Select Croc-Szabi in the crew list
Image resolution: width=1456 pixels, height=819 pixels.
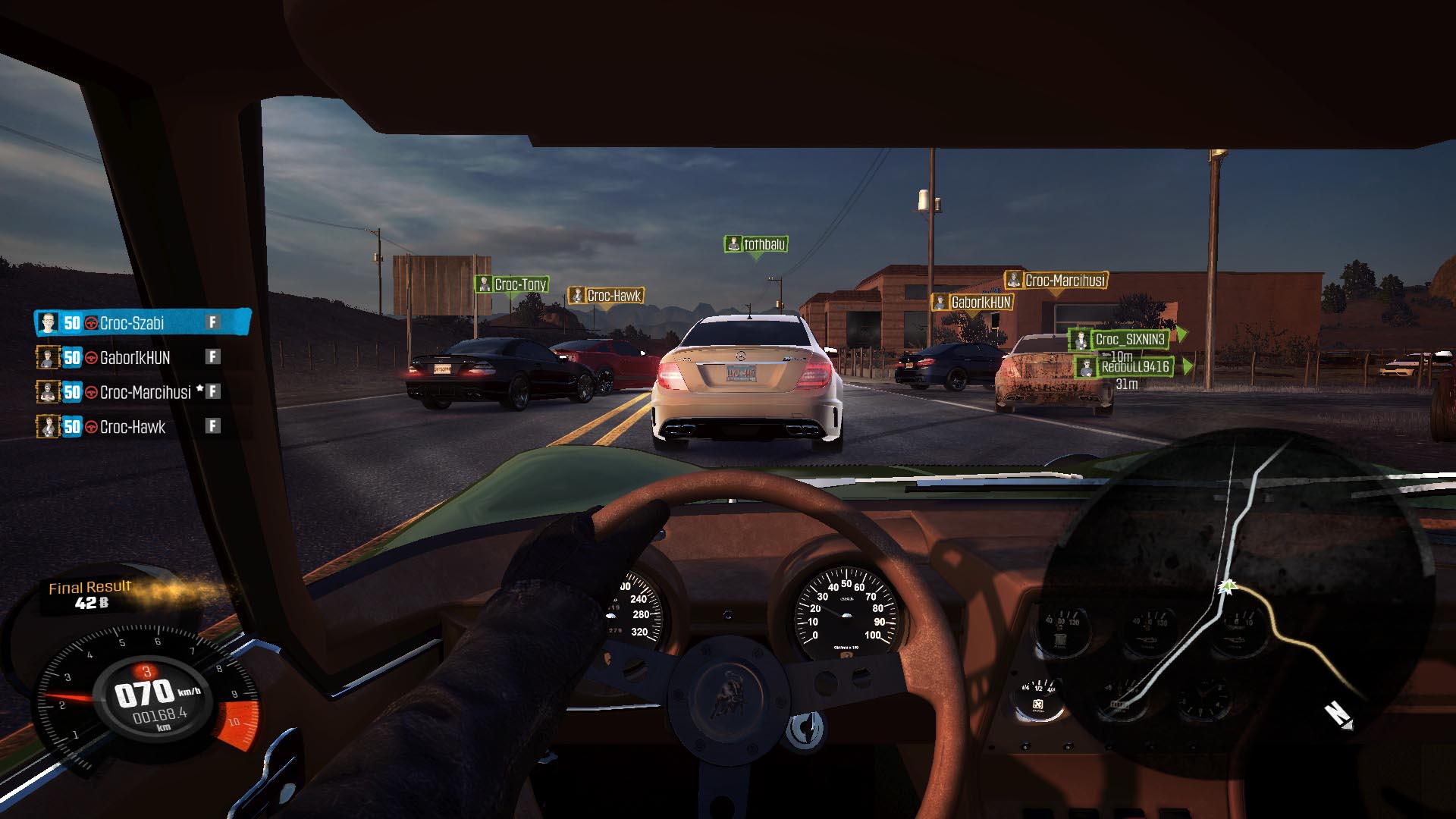(x=143, y=323)
